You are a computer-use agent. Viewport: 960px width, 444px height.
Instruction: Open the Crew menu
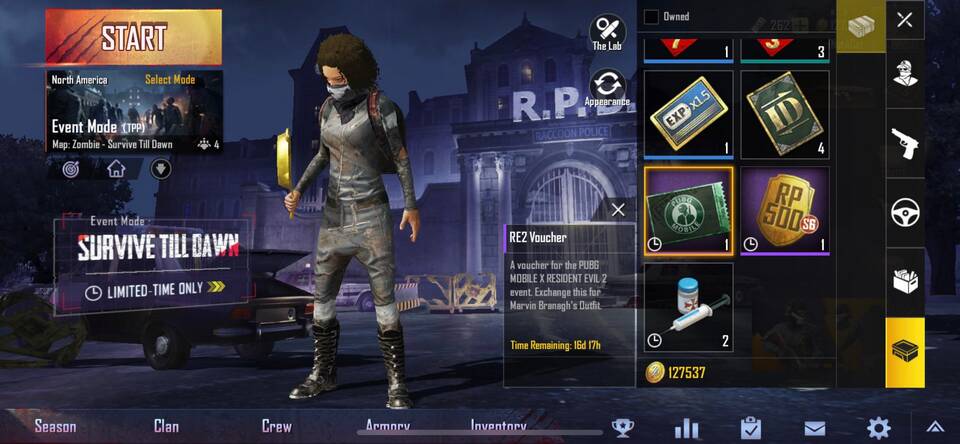click(277, 426)
